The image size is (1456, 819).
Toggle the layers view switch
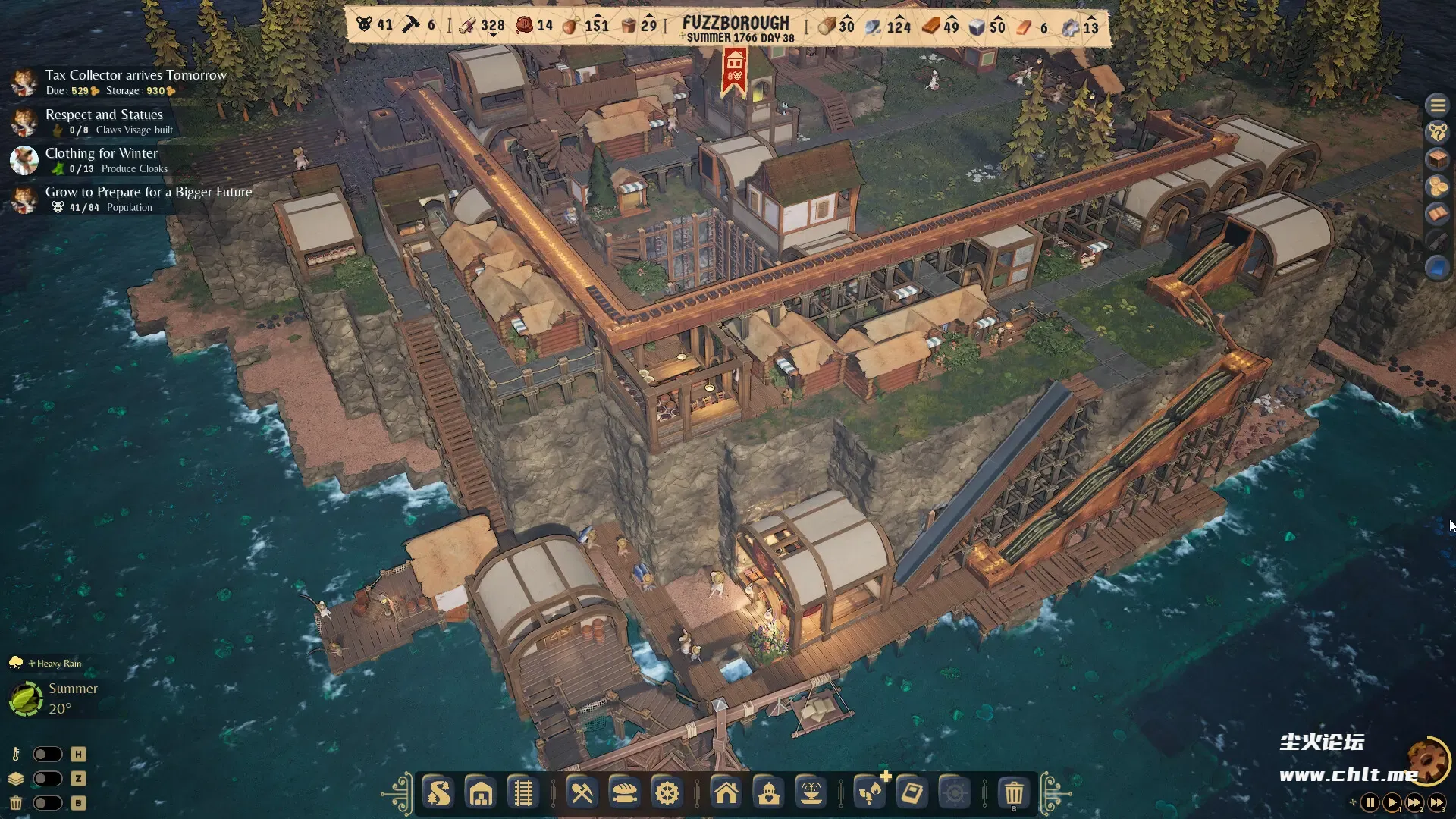click(x=47, y=778)
